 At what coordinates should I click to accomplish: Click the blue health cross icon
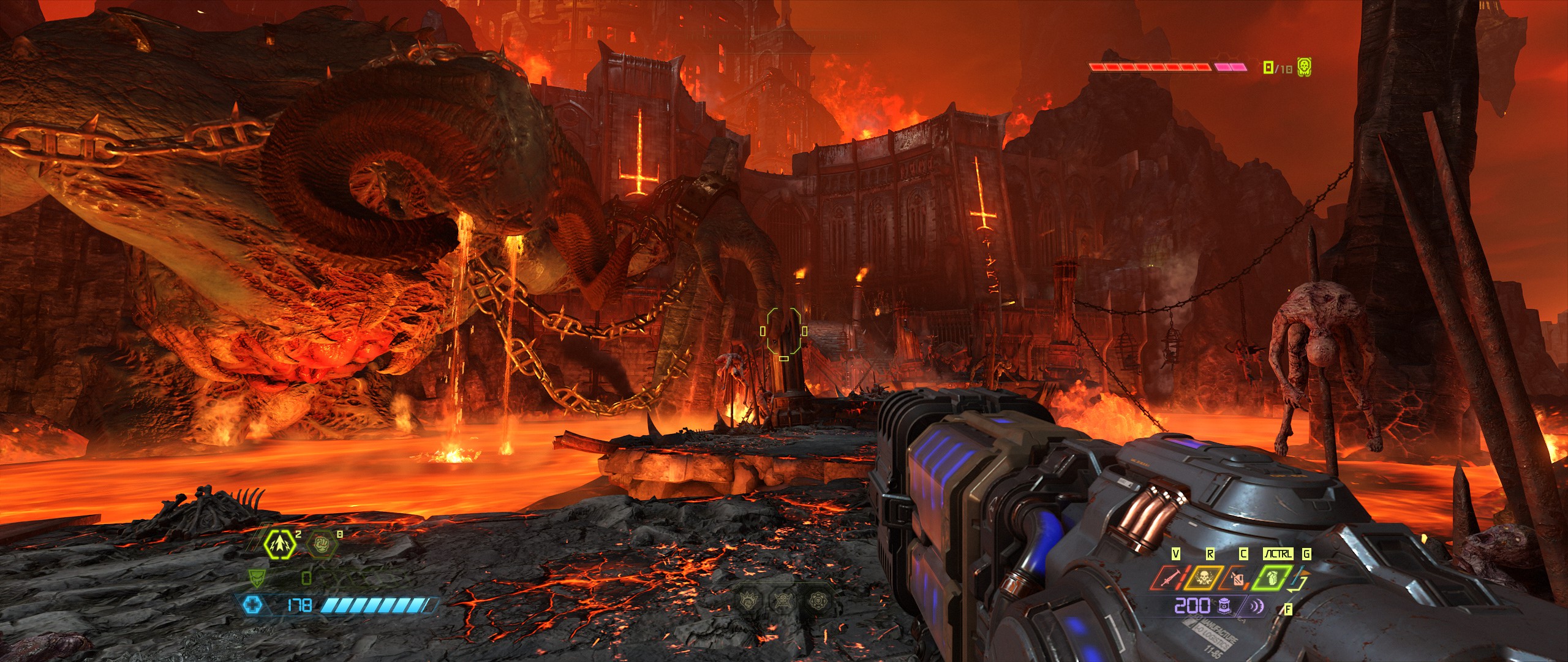pyautogui.click(x=252, y=606)
